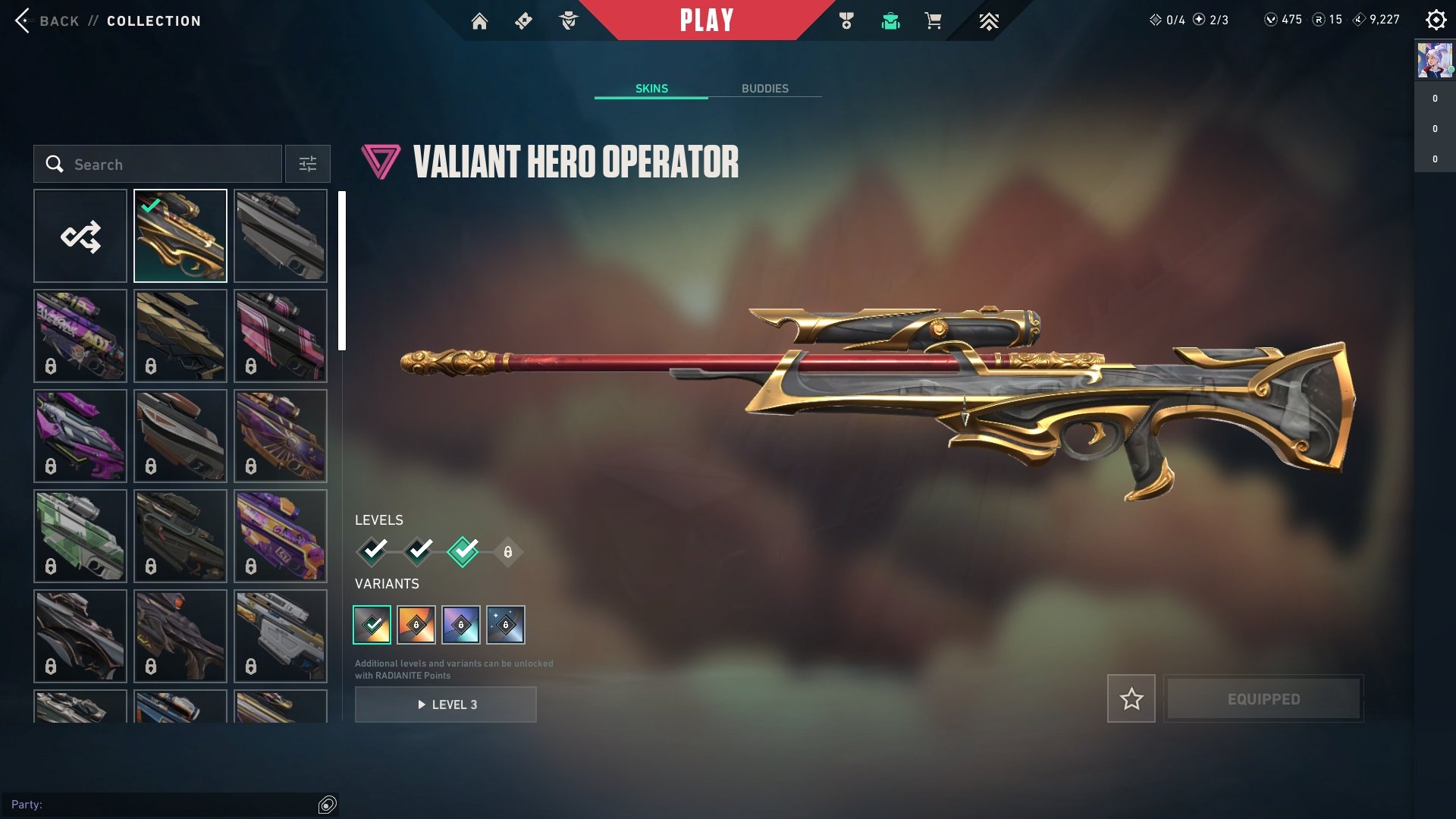This screenshot has width=1456, height=819.
Task: Click the search magnifier icon
Action: [54, 164]
